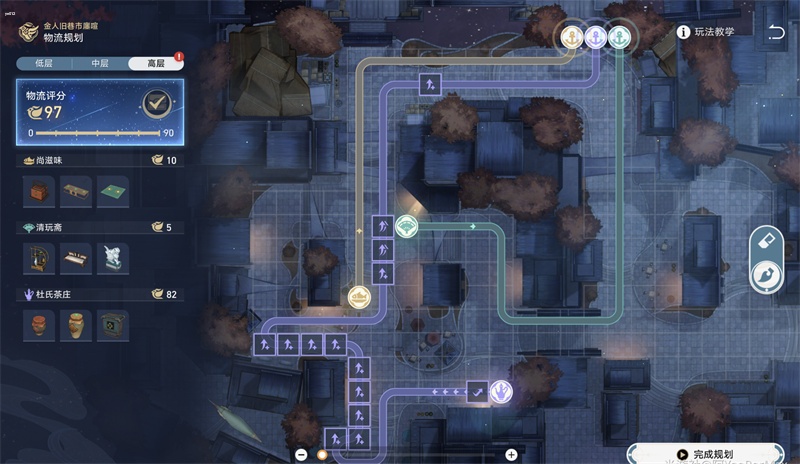800x464 pixels.
Task: Switch to the 中层 floor tab
Action: [100, 63]
